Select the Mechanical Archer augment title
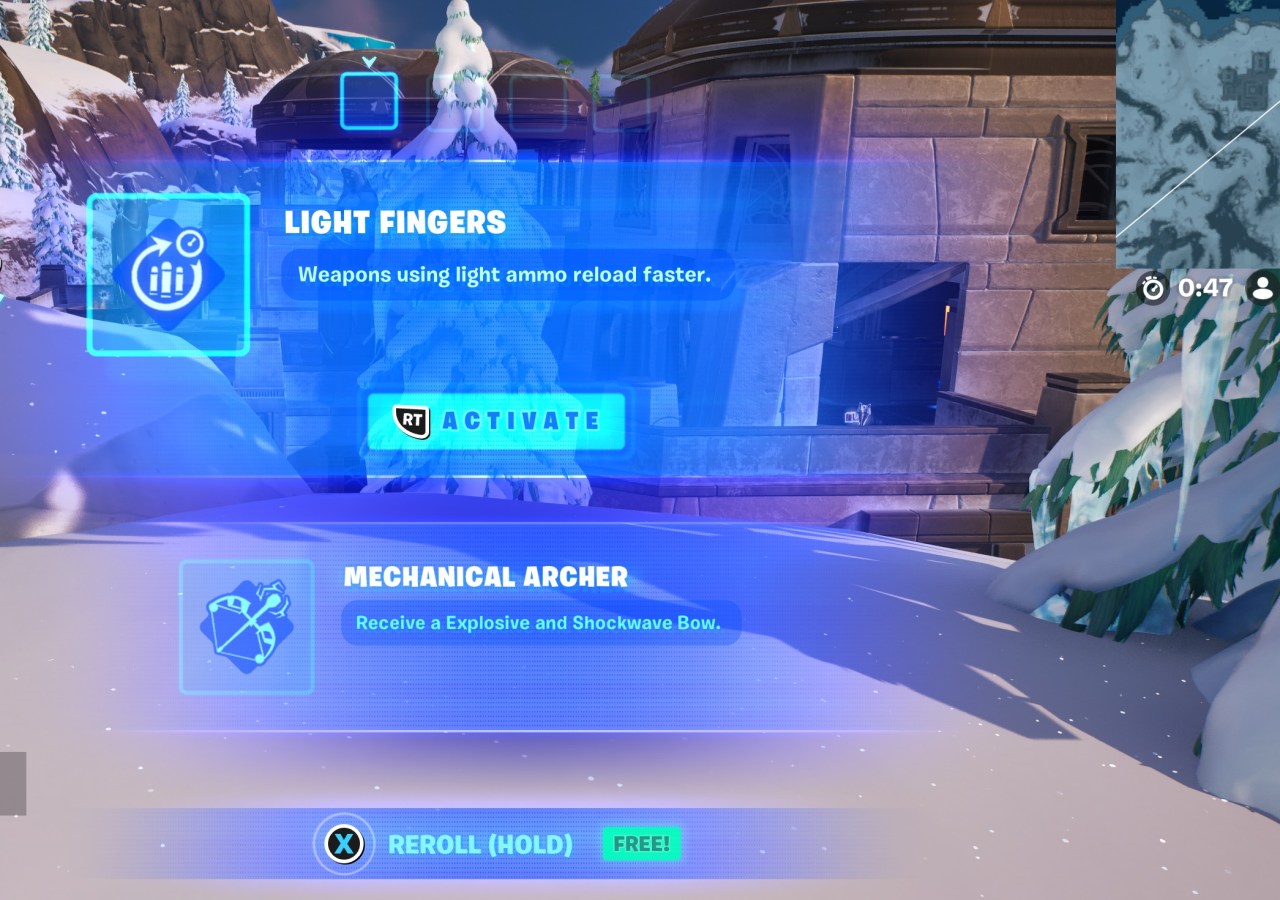Viewport: 1280px width, 900px height. [487, 577]
